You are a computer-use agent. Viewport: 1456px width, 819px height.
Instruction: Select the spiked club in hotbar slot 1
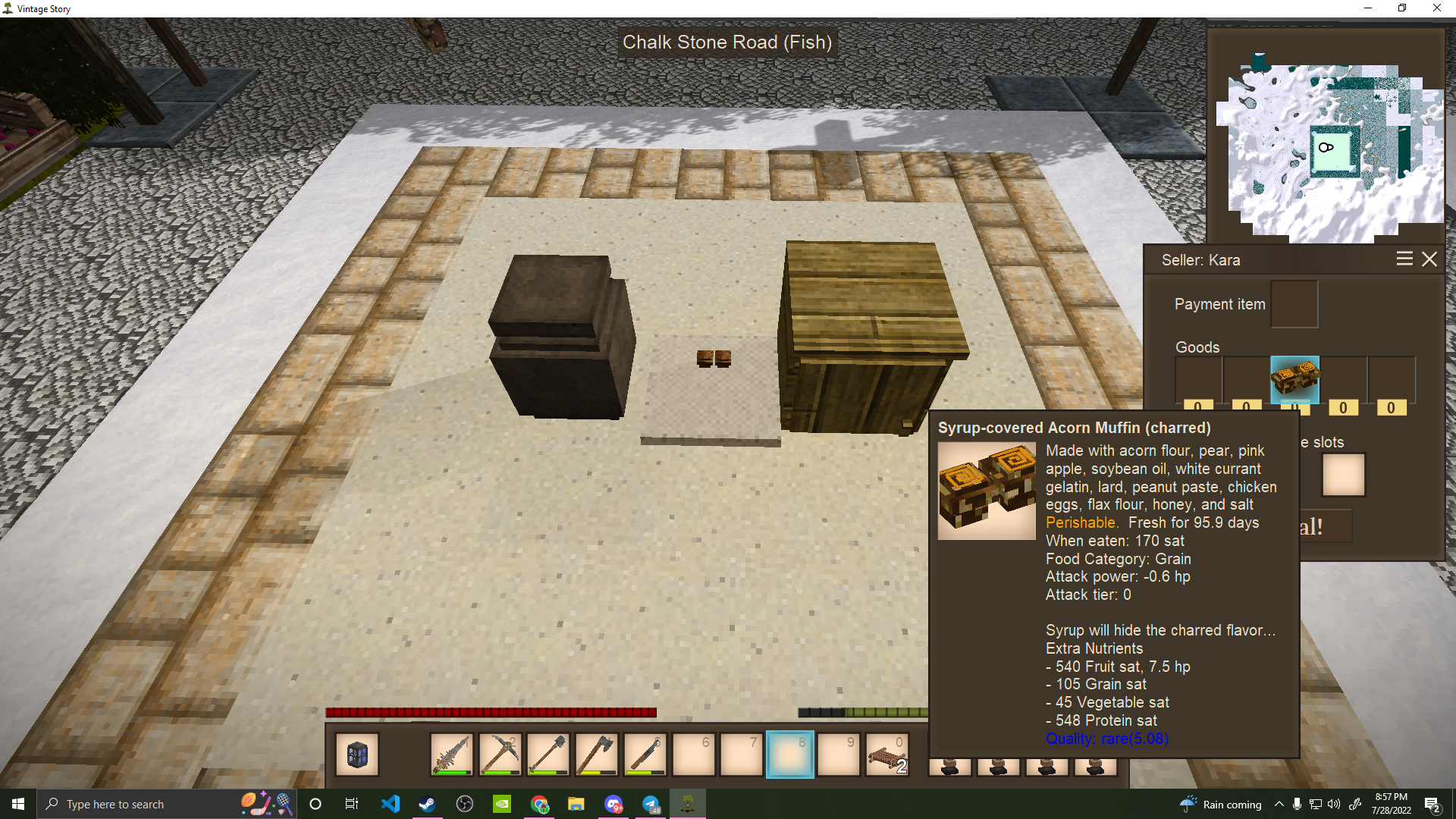pos(452,755)
